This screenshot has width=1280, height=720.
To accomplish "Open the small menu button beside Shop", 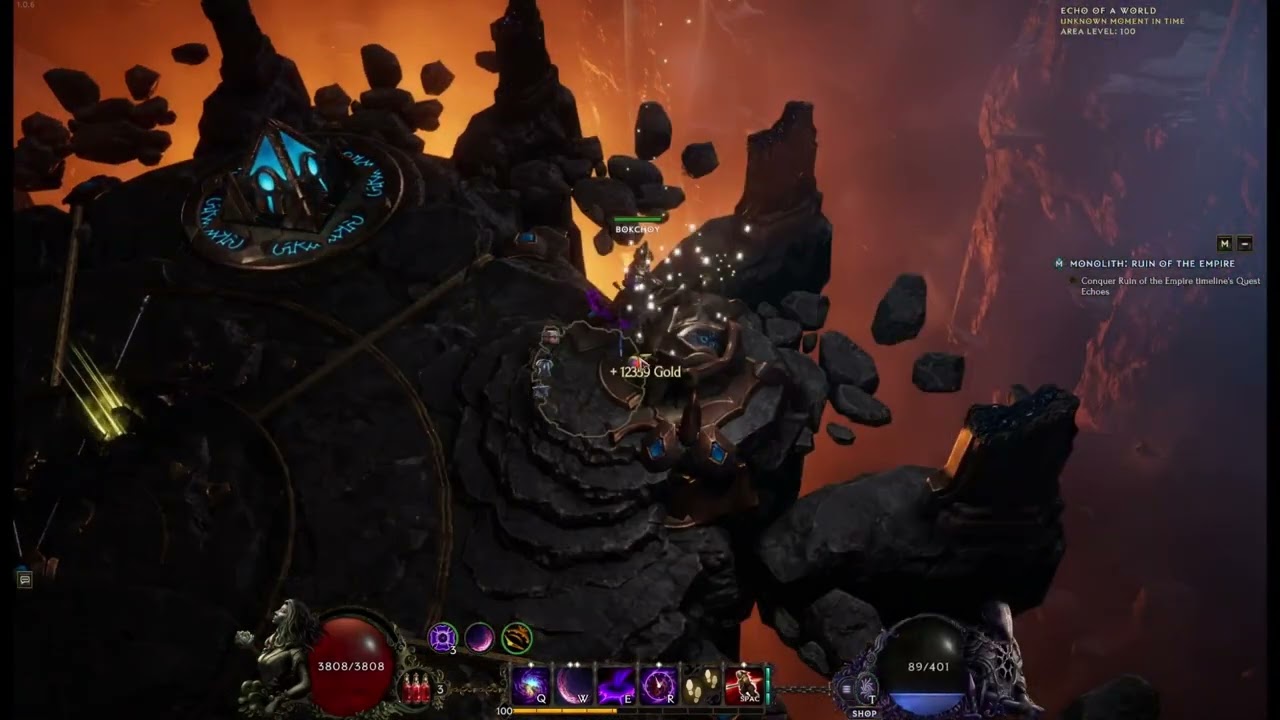I will tap(846, 688).
